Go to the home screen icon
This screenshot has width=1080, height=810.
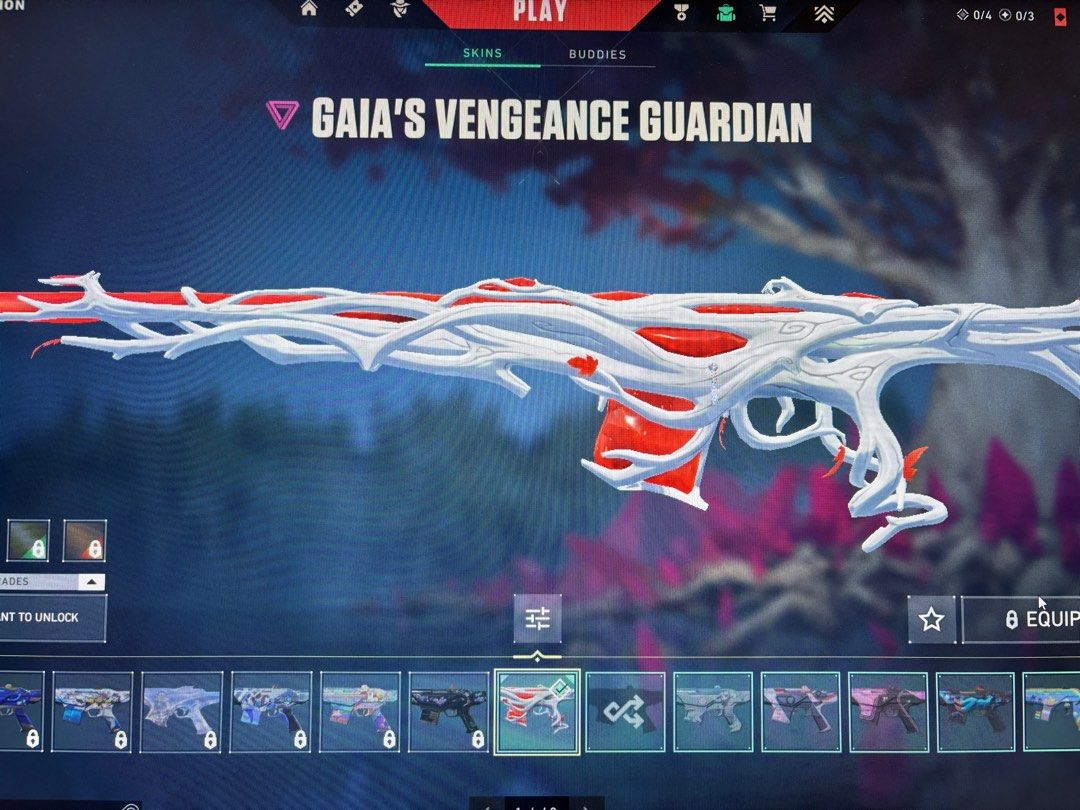(309, 10)
